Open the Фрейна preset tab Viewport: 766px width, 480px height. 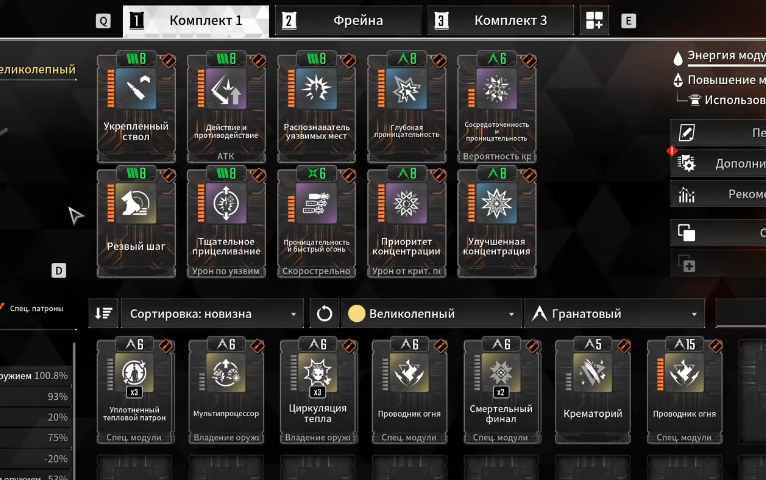click(348, 20)
